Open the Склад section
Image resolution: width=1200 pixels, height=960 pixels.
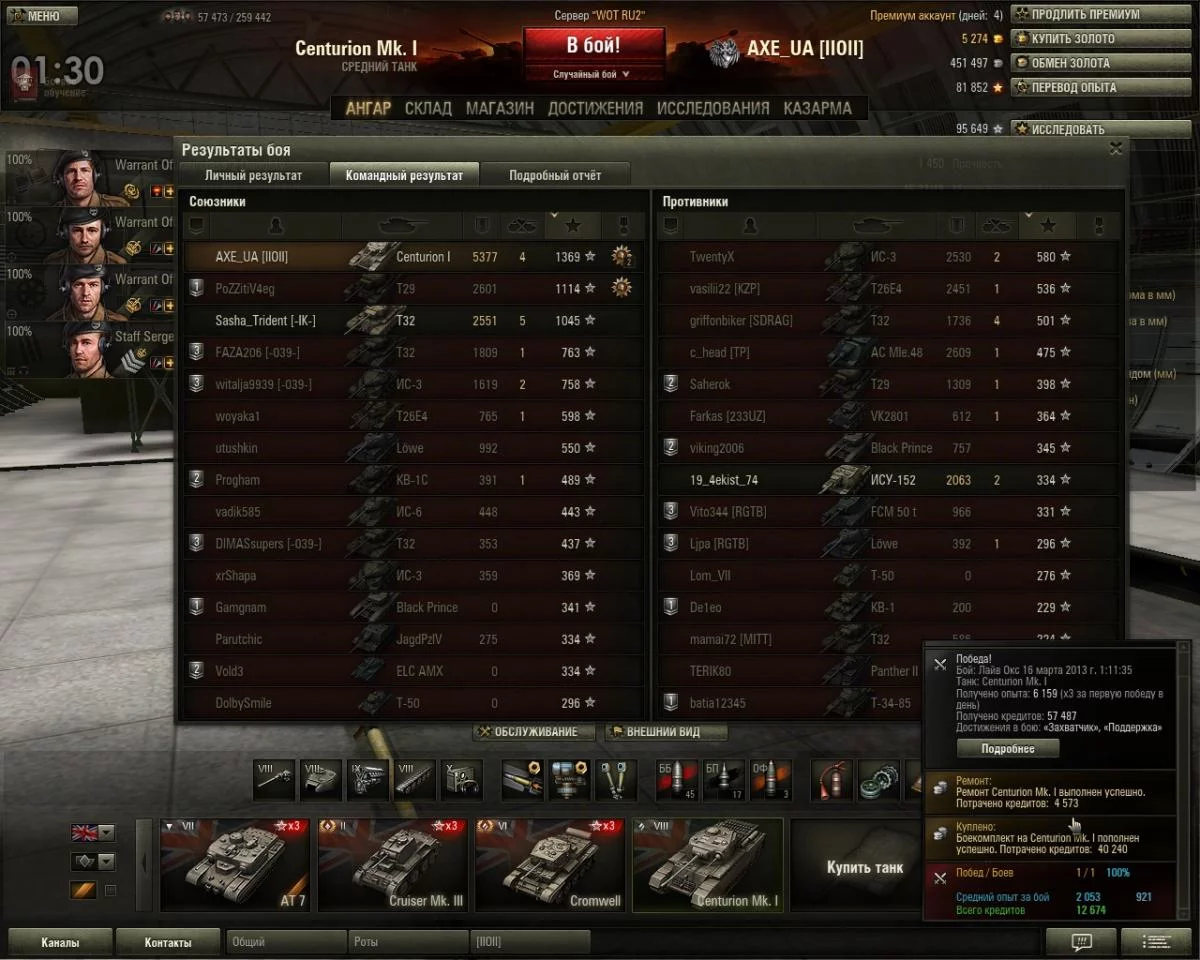[428, 108]
